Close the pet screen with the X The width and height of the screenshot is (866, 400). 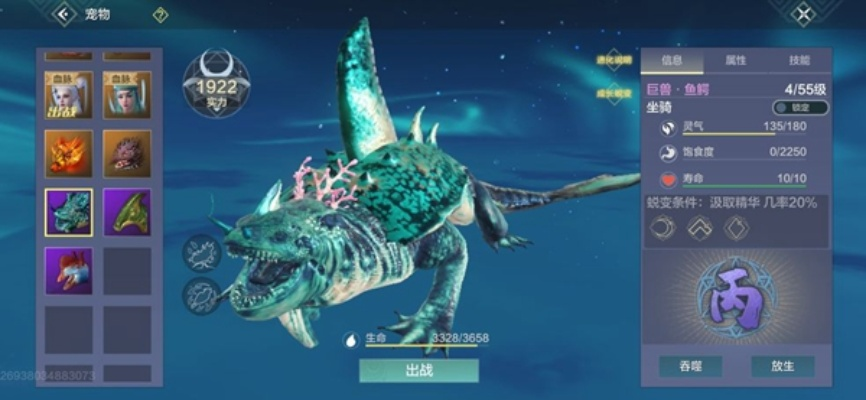(803, 14)
